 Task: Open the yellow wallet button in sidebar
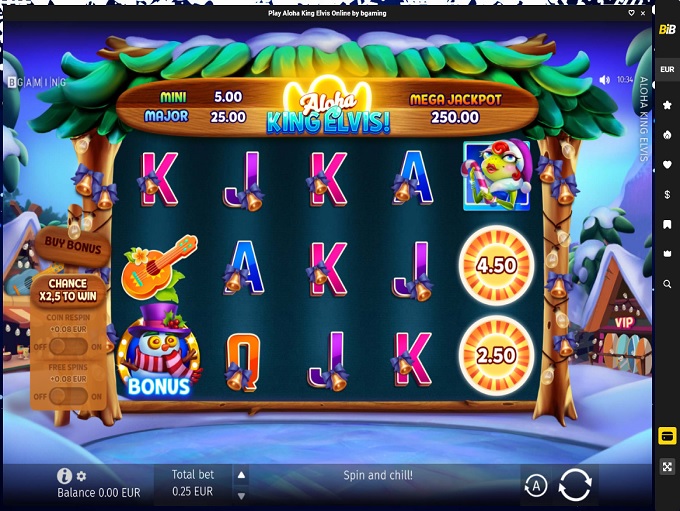pyautogui.click(x=667, y=436)
